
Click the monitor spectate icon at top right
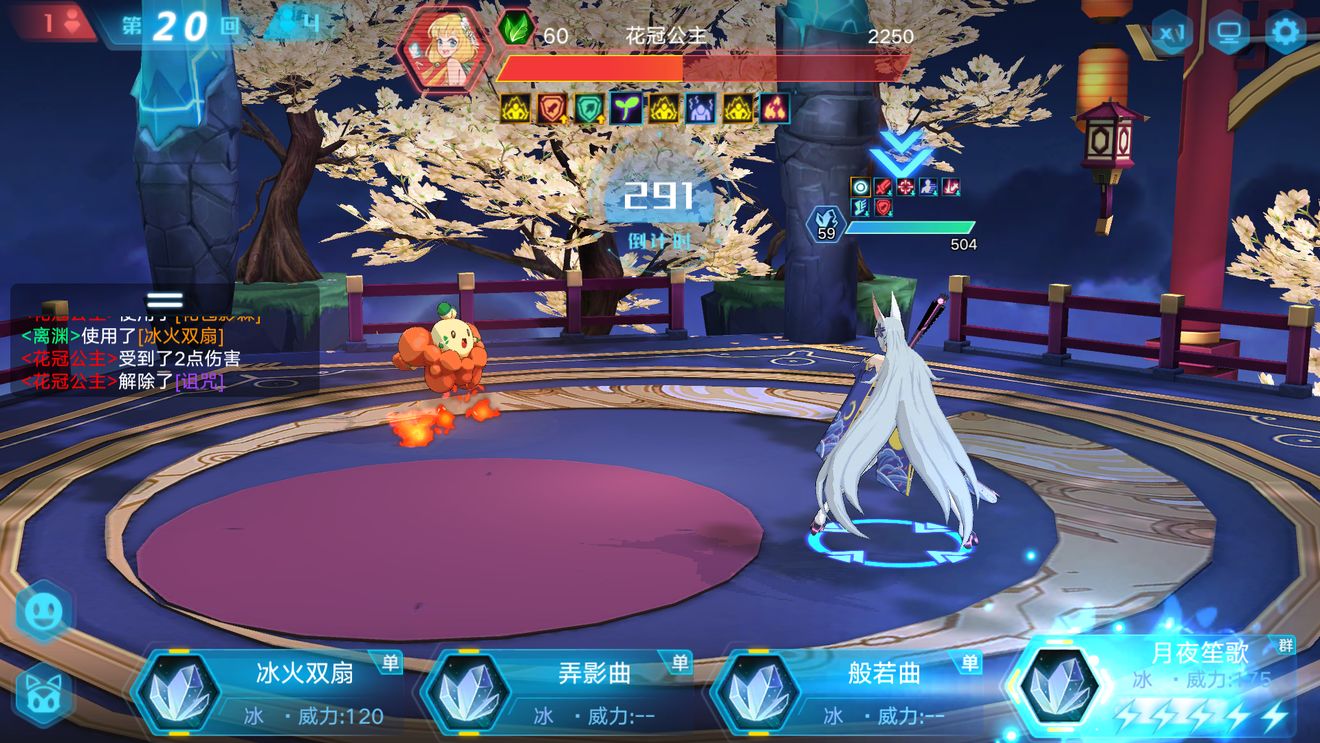[x=1228, y=32]
